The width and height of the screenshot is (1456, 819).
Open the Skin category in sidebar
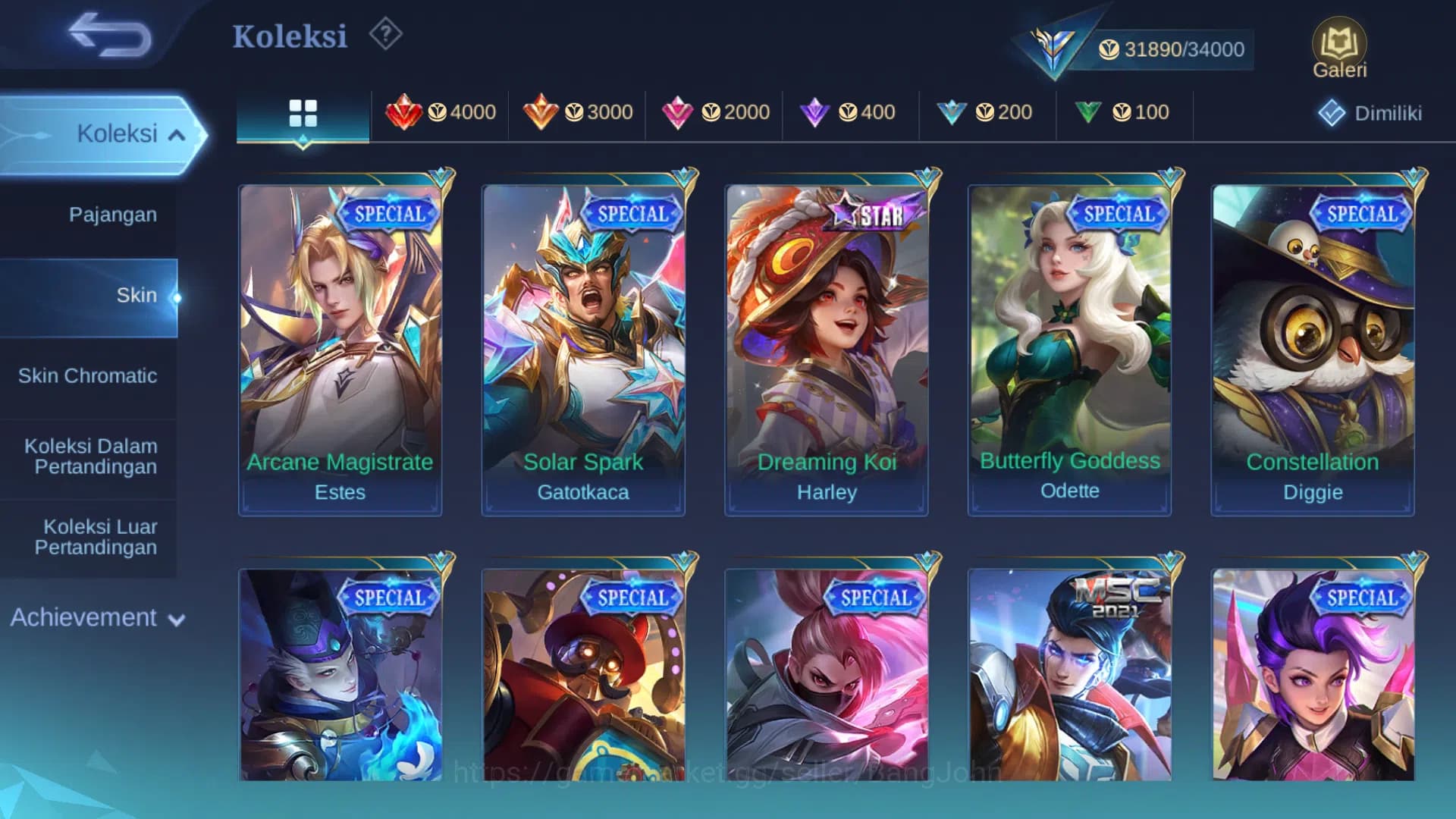click(x=136, y=295)
